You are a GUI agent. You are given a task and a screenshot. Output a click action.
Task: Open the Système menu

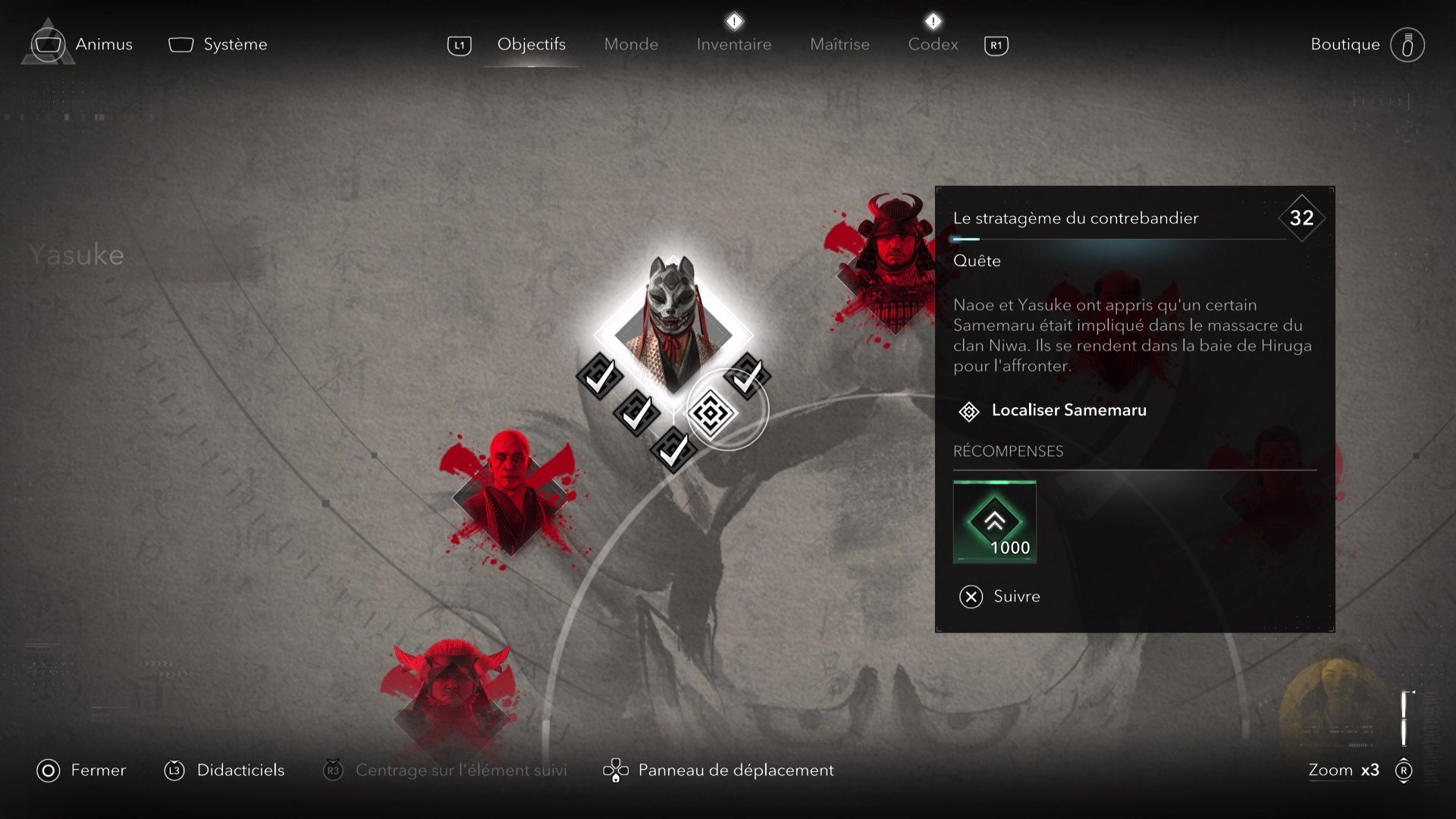(218, 45)
